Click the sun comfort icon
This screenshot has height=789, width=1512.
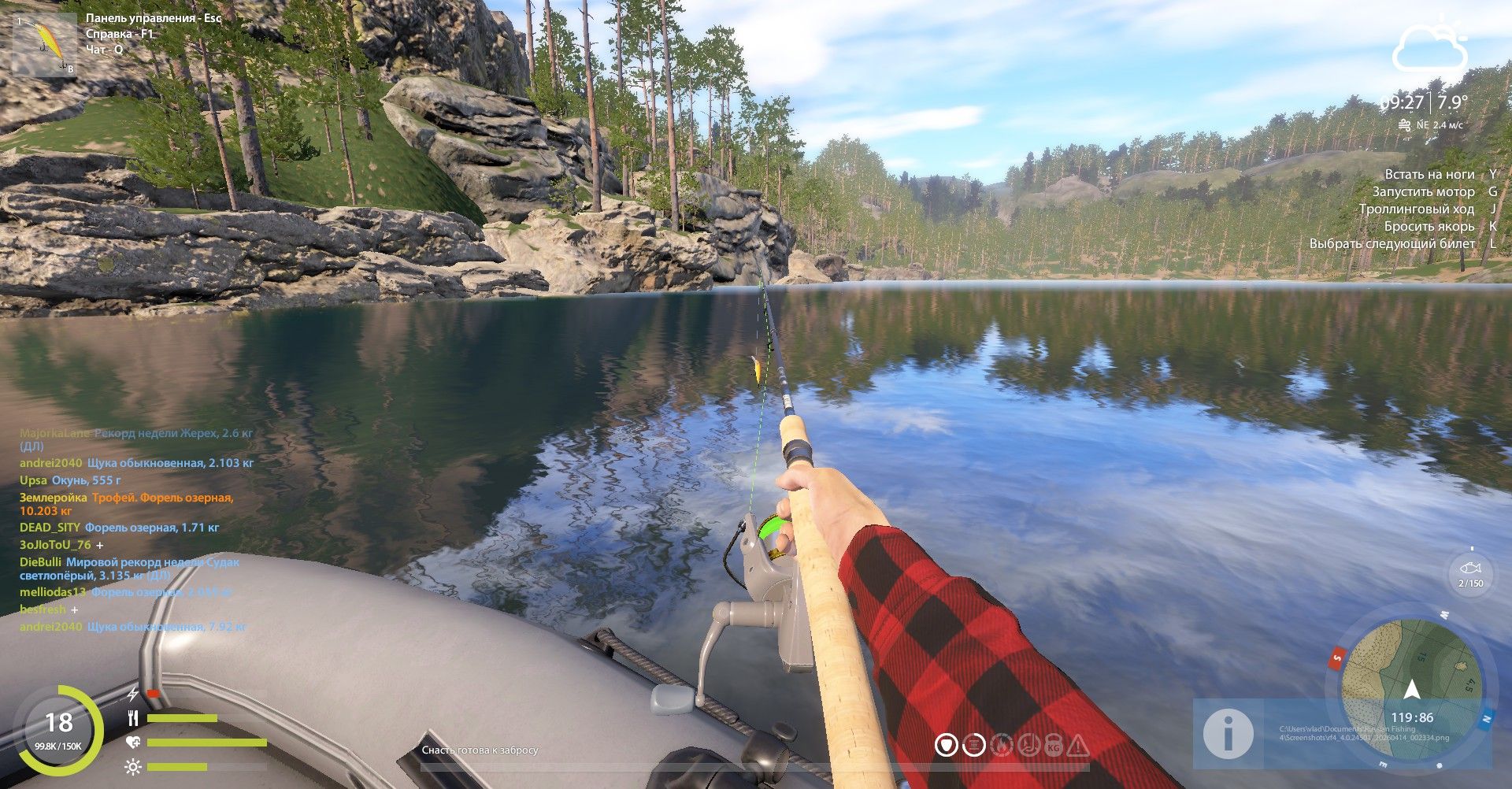[133, 766]
